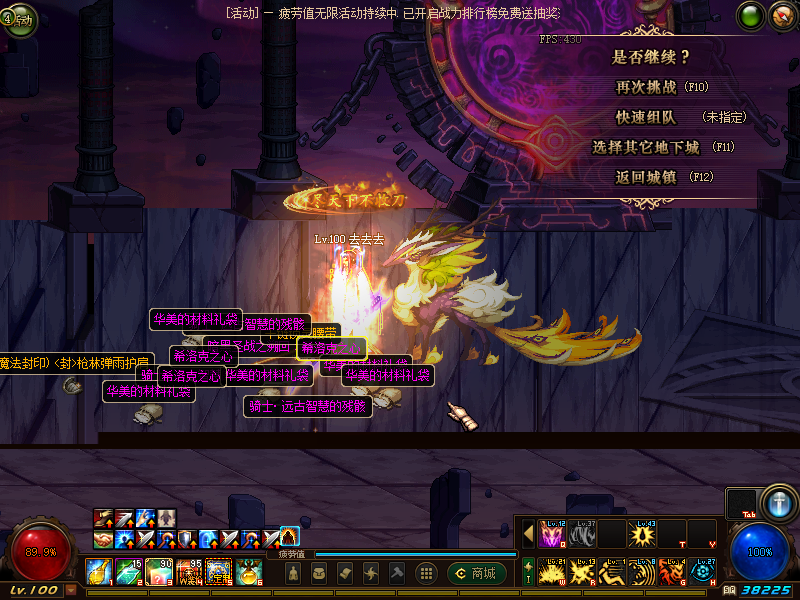Open the nine-dot grid menu button
800x600 pixels.
pos(426,573)
